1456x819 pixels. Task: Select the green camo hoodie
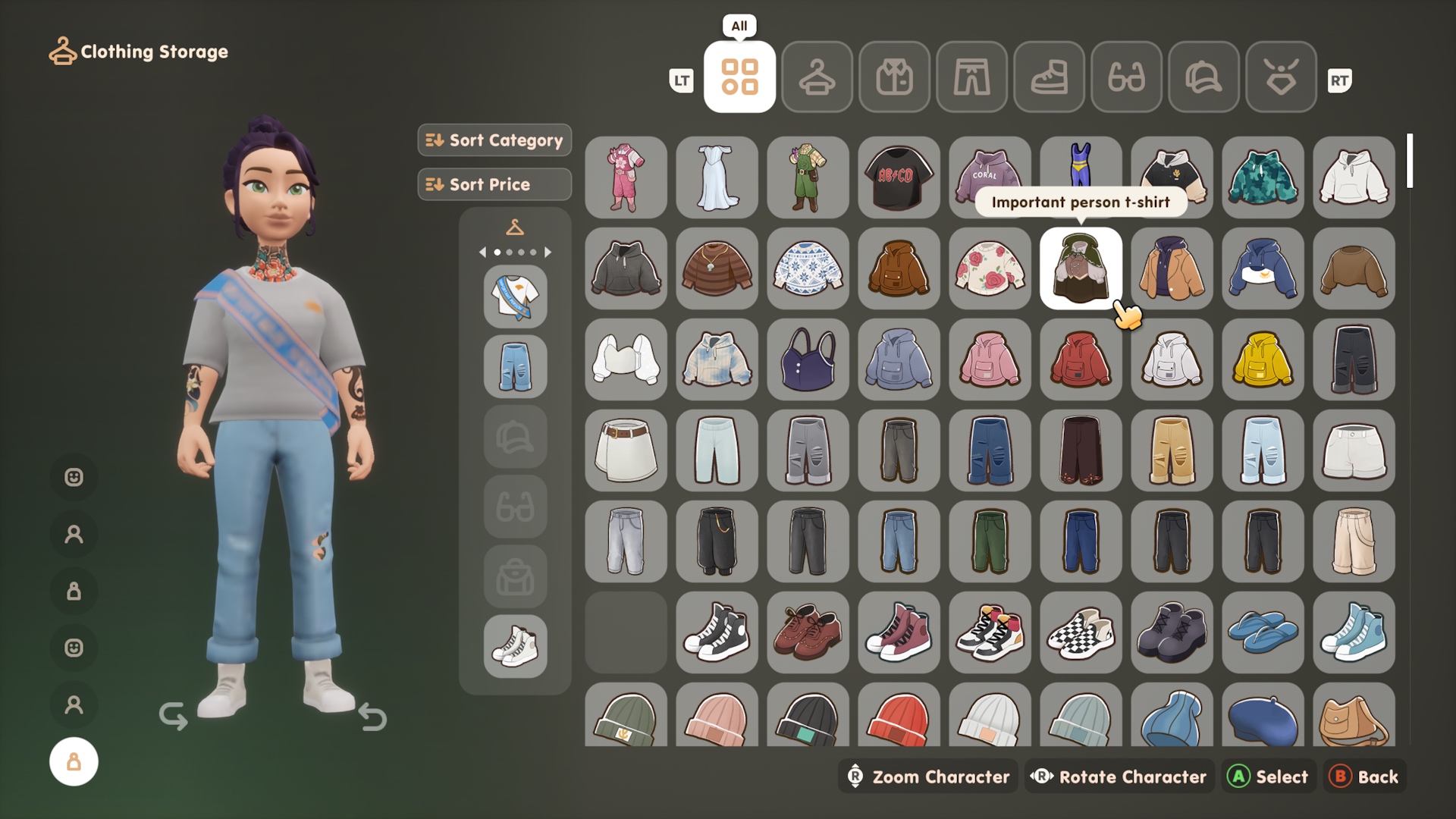(1263, 177)
